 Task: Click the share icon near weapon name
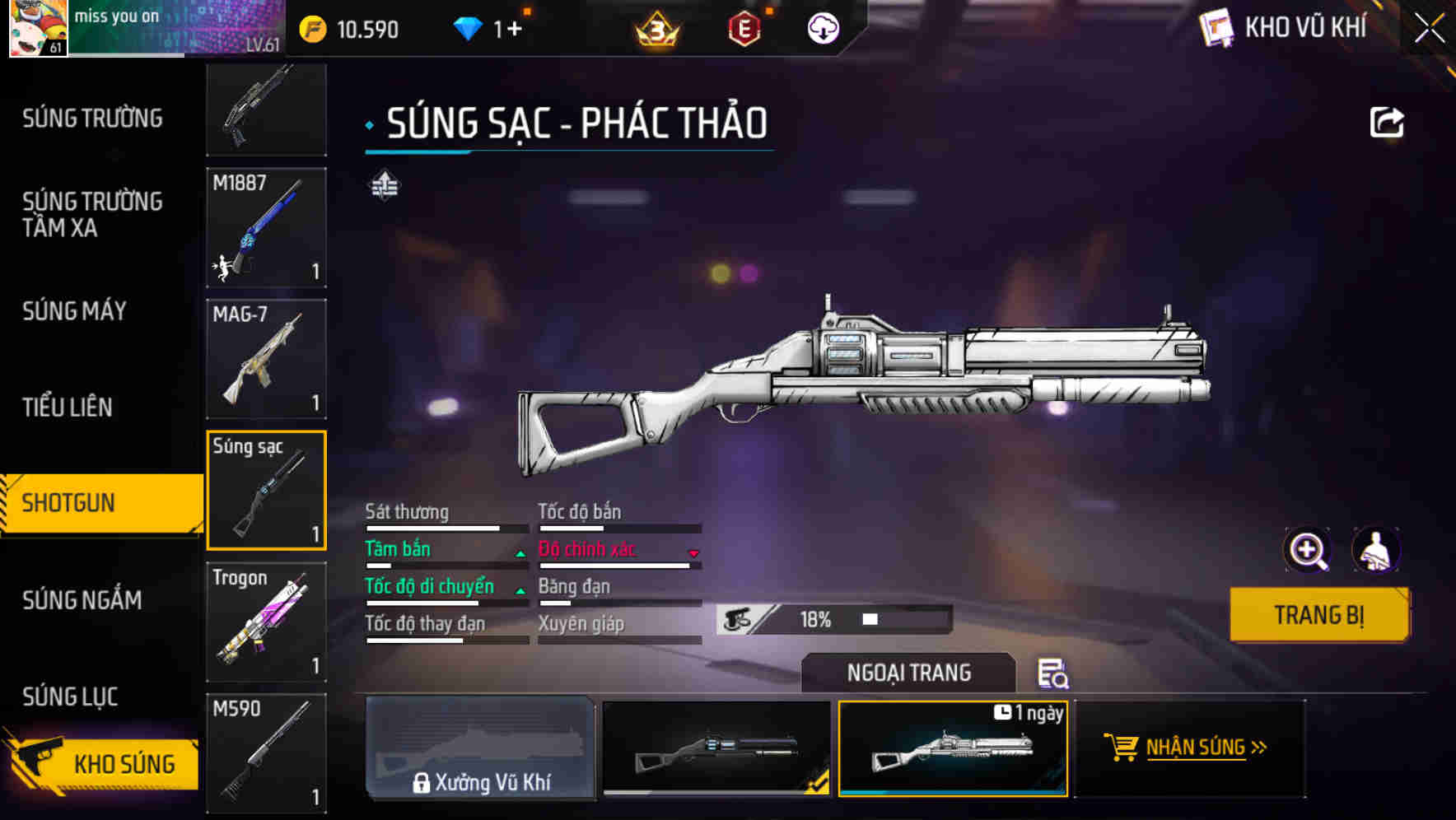pos(1388,121)
